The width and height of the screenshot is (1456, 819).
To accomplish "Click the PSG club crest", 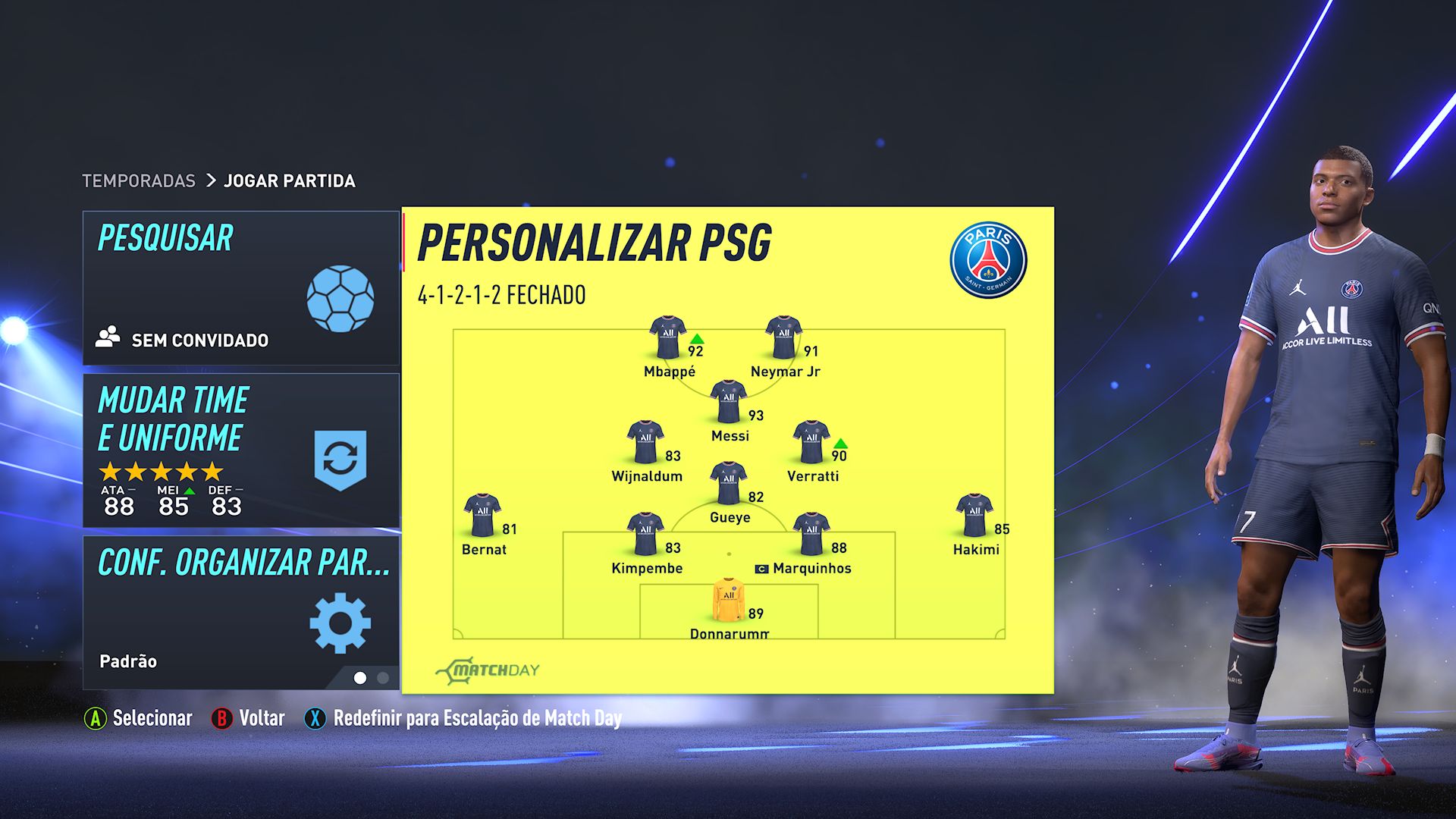I will pyautogui.click(x=989, y=258).
